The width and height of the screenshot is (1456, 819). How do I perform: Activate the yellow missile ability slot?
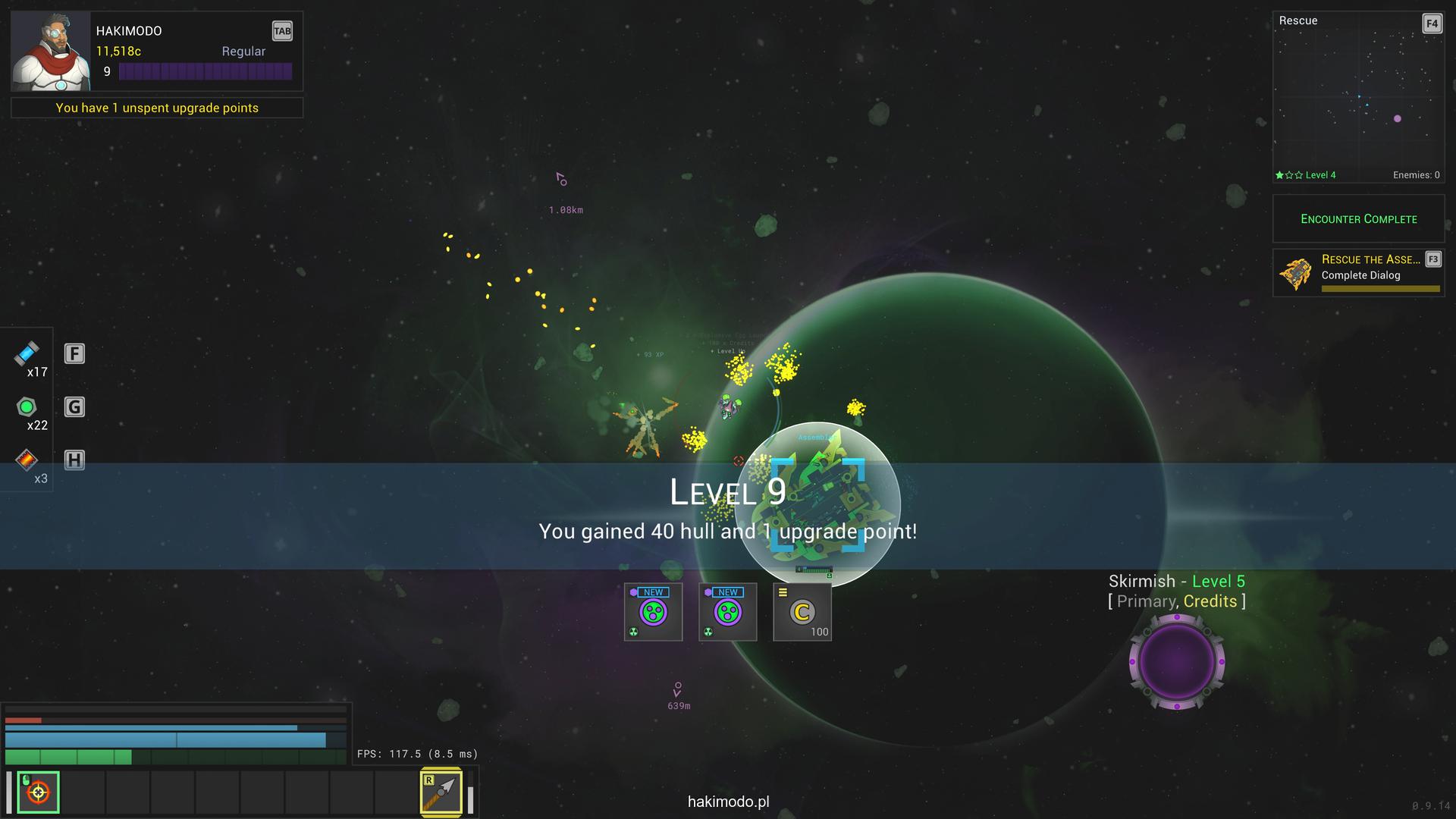tap(441, 792)
